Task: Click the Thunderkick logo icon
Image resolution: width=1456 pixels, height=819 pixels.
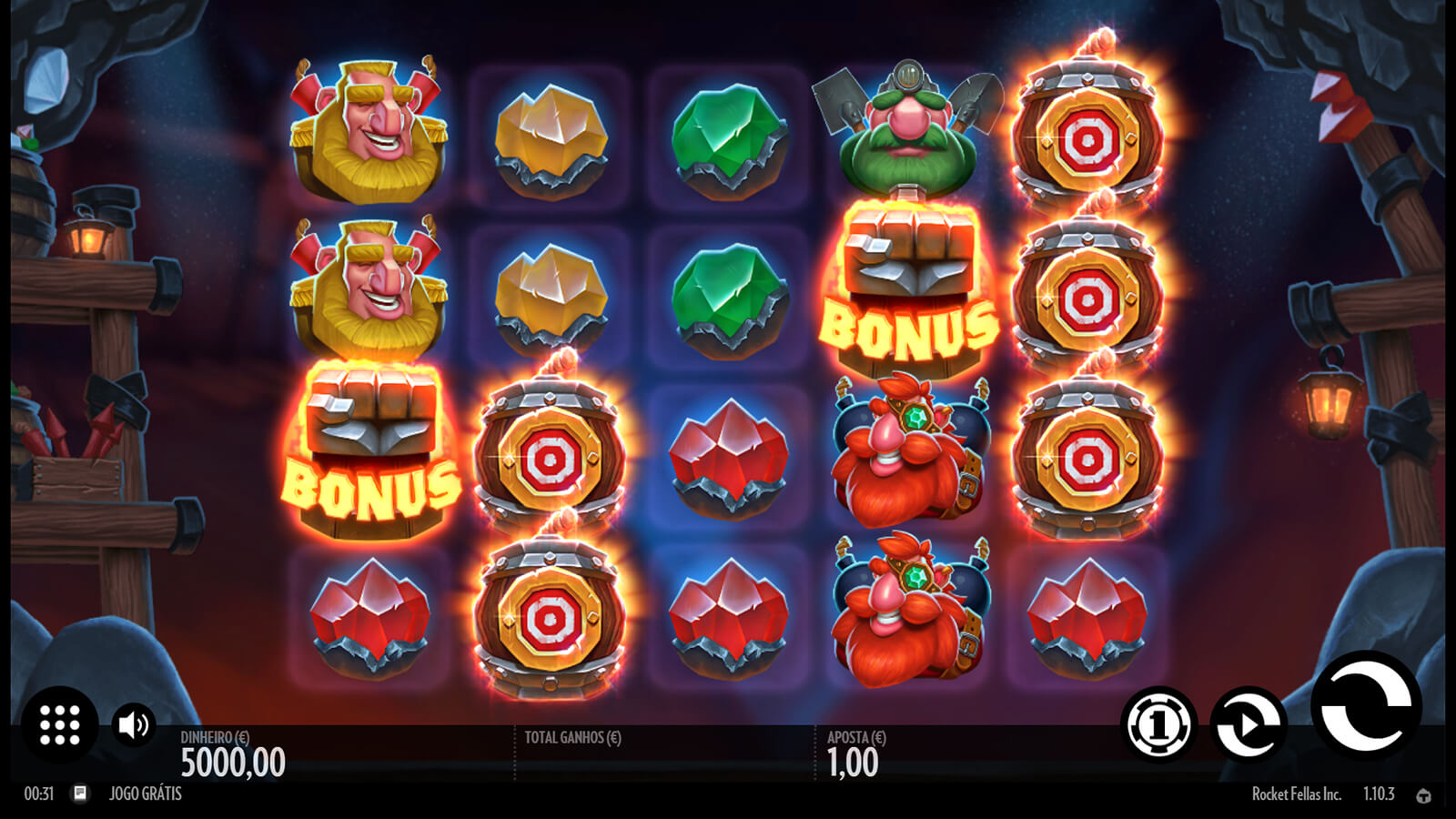Action: pyautogui.click(x=1423, y=795)
